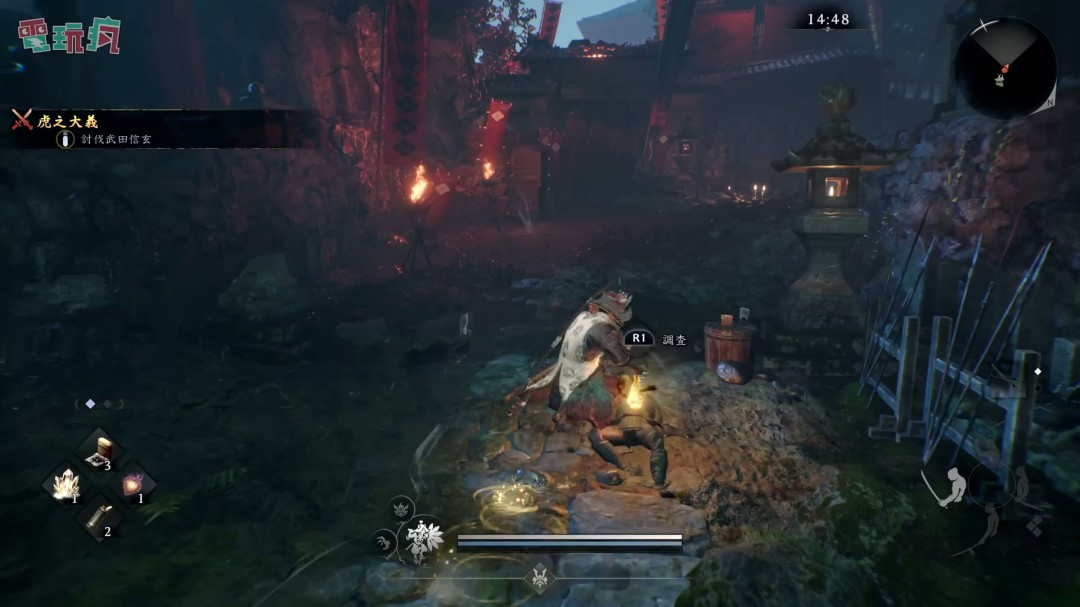Select the small flame spirit icon above the guardian
1080x607 pixels.
click(x=402, y=507)
